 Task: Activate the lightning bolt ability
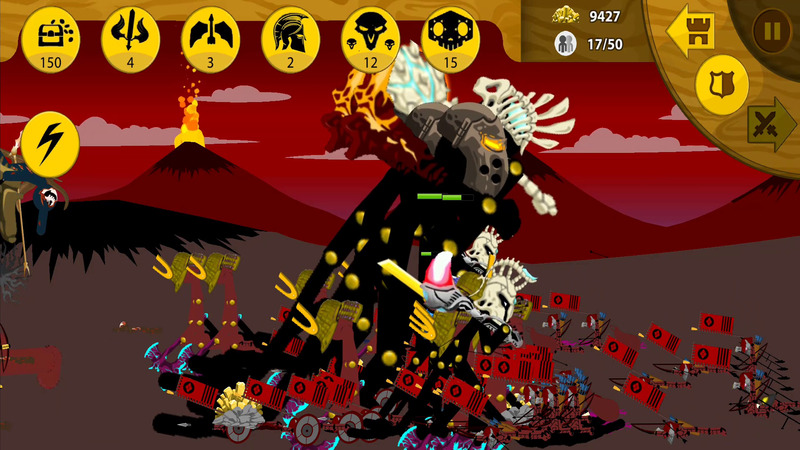(50, 142)
